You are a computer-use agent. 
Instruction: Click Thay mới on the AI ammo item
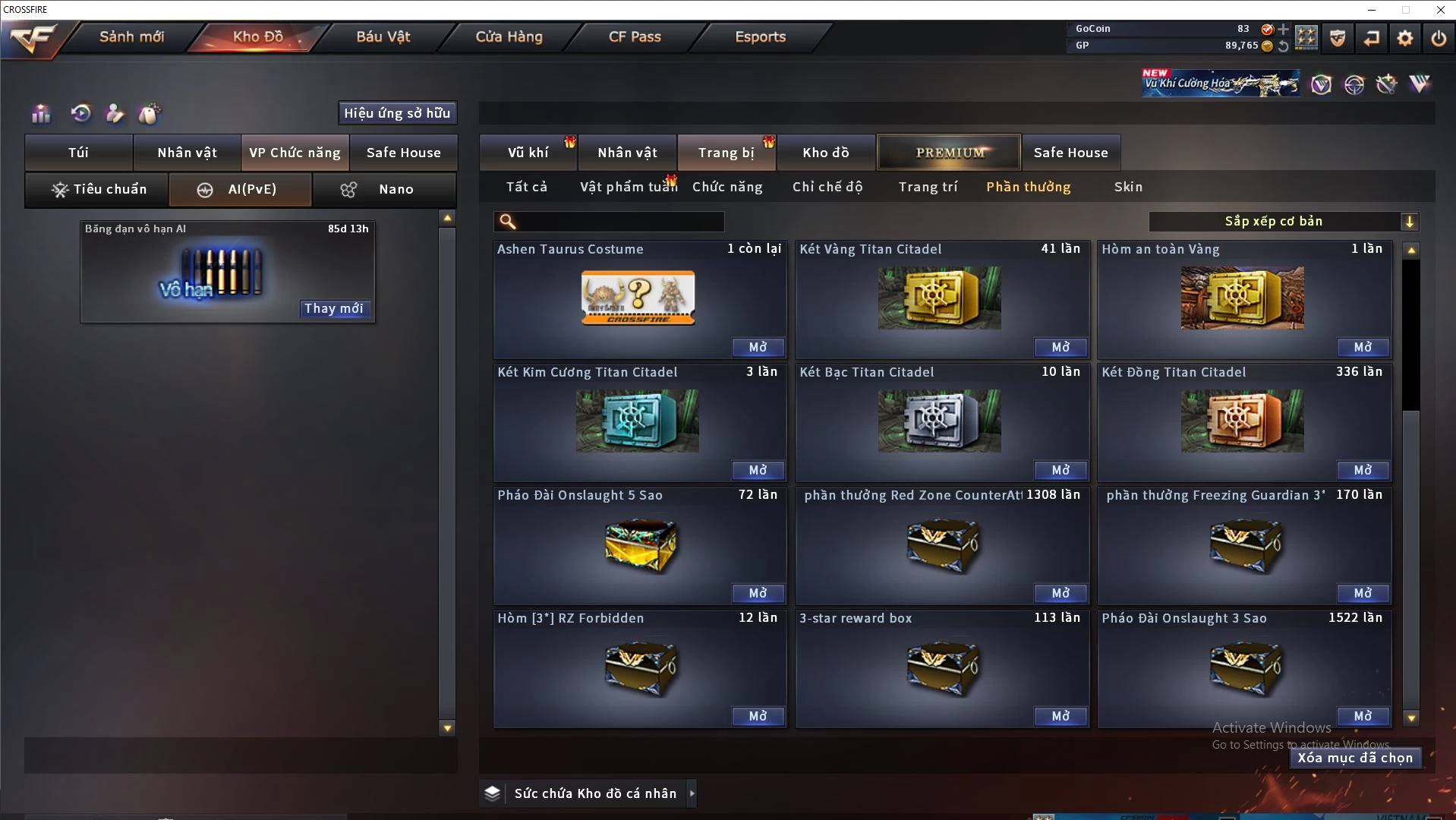[x=333, y=308]
